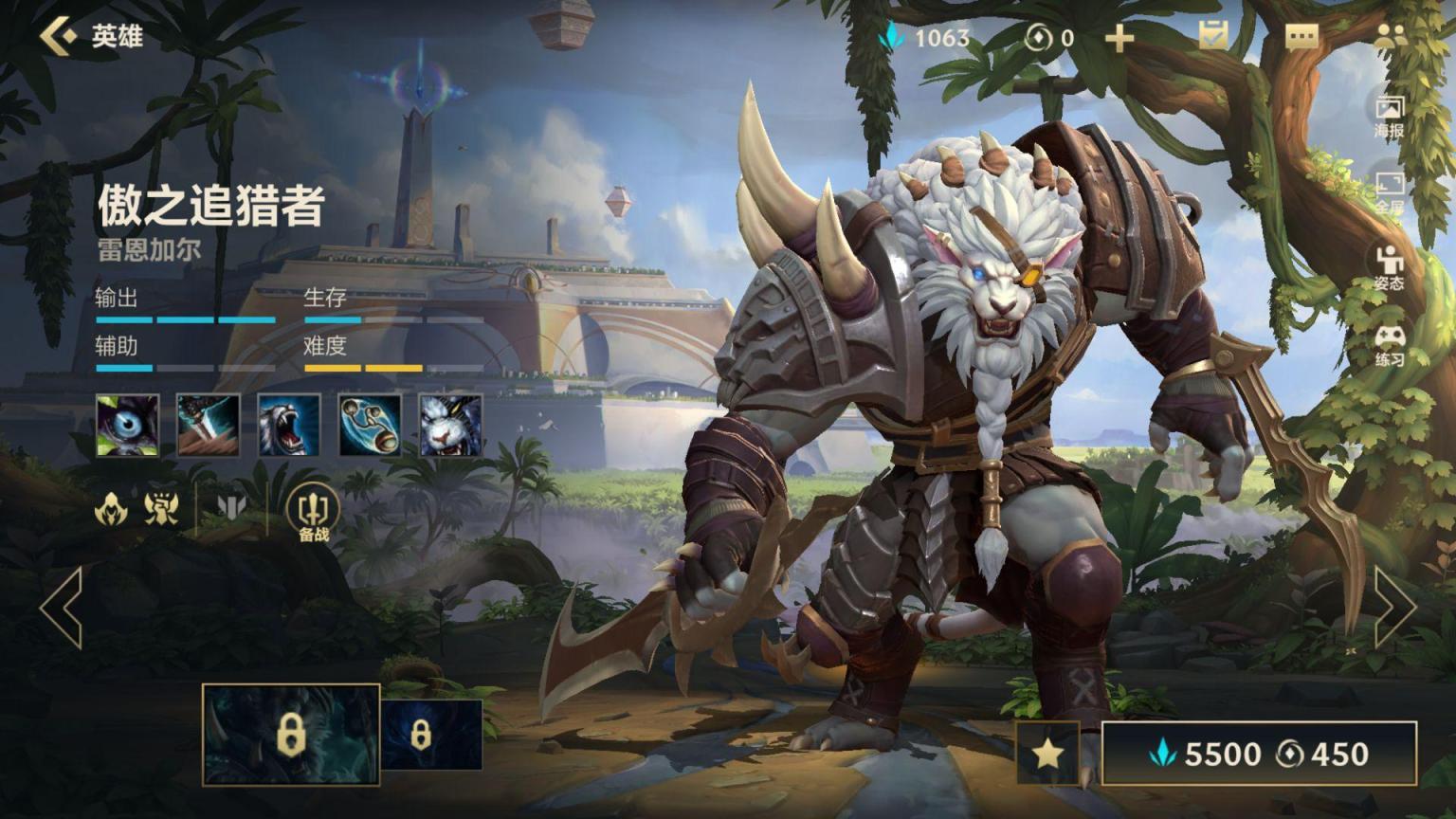View the 海报 poster art
This screenshot has height=819, width=1456.
point(1389,116)
